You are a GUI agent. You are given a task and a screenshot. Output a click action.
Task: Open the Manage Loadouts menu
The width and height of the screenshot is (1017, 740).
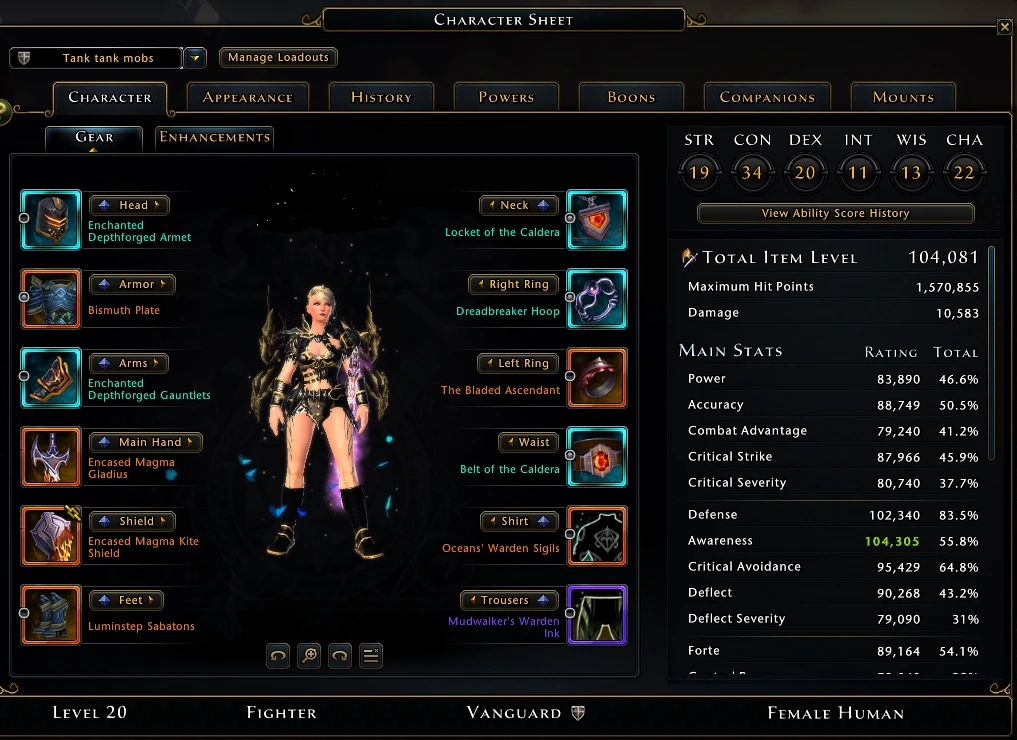(x=278, y=58)
